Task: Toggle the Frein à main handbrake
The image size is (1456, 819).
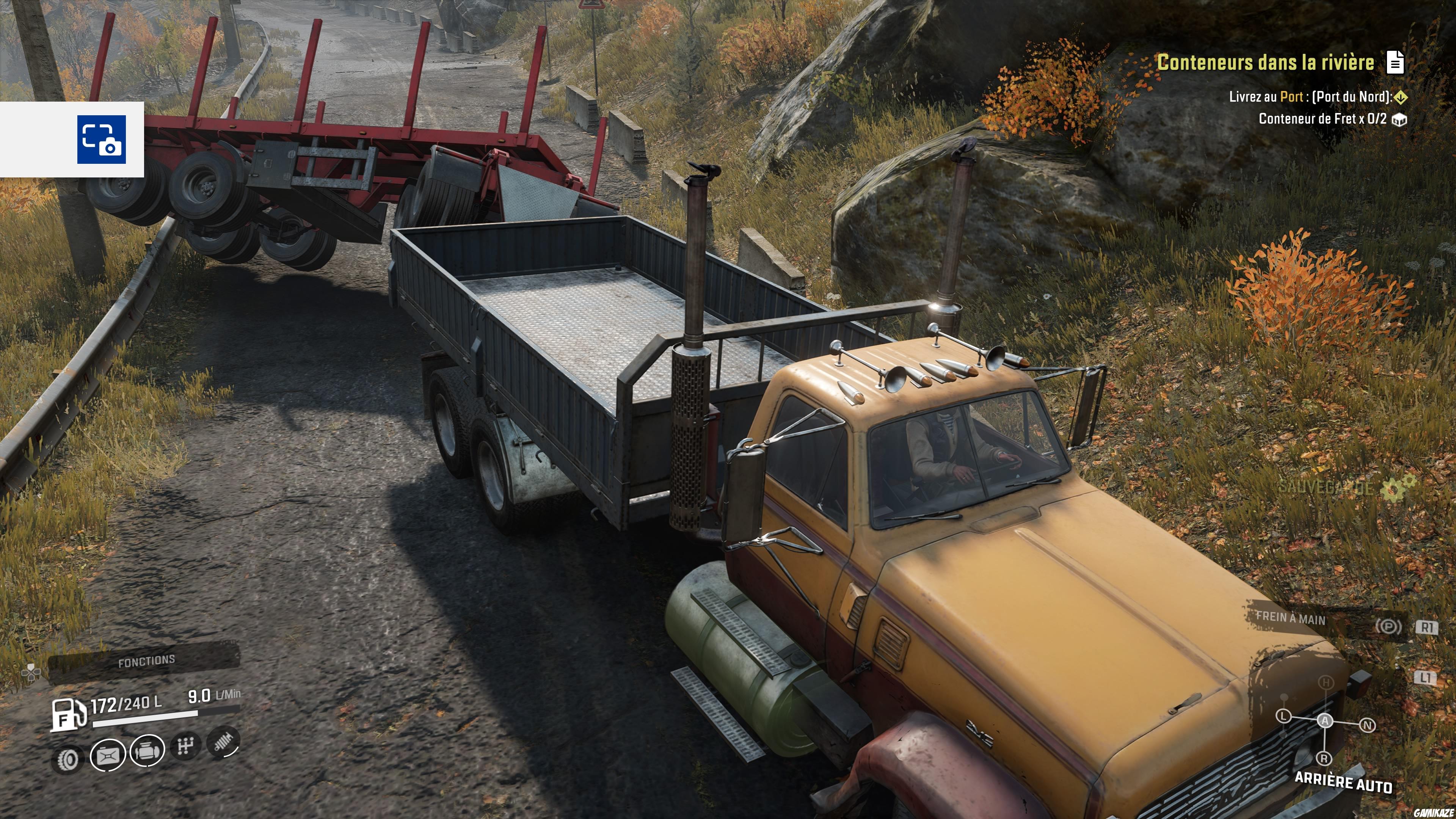Action: pos(1290,618)
